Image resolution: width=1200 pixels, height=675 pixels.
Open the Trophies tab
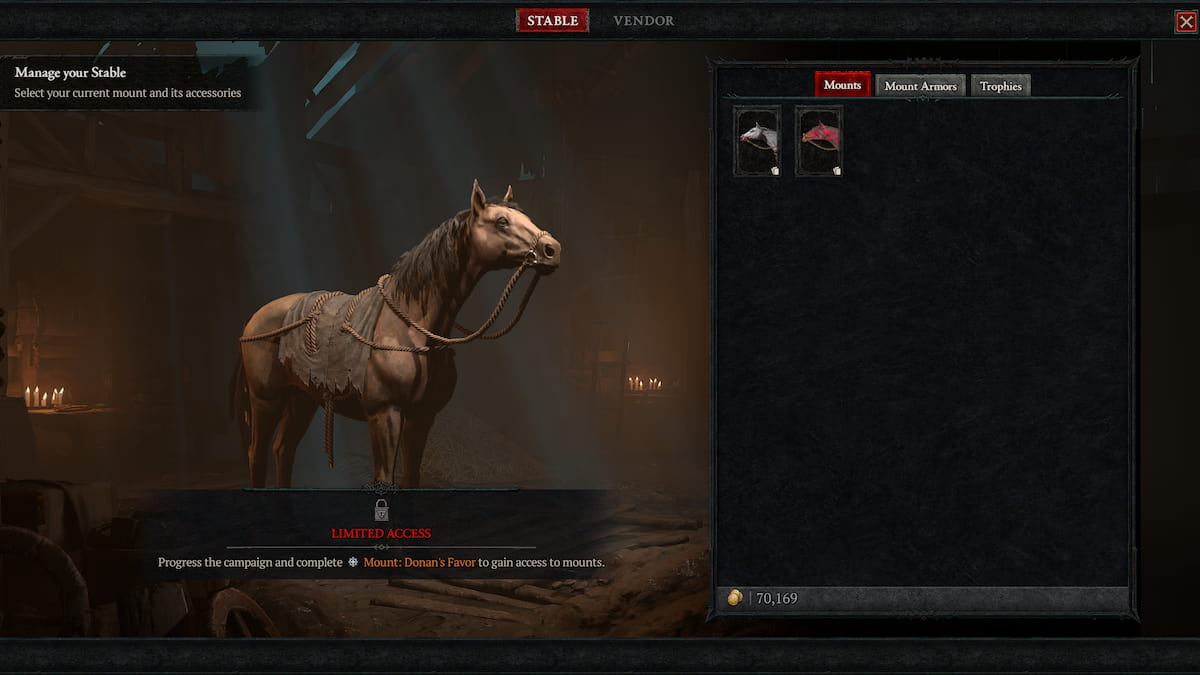tap(1000, 86)
